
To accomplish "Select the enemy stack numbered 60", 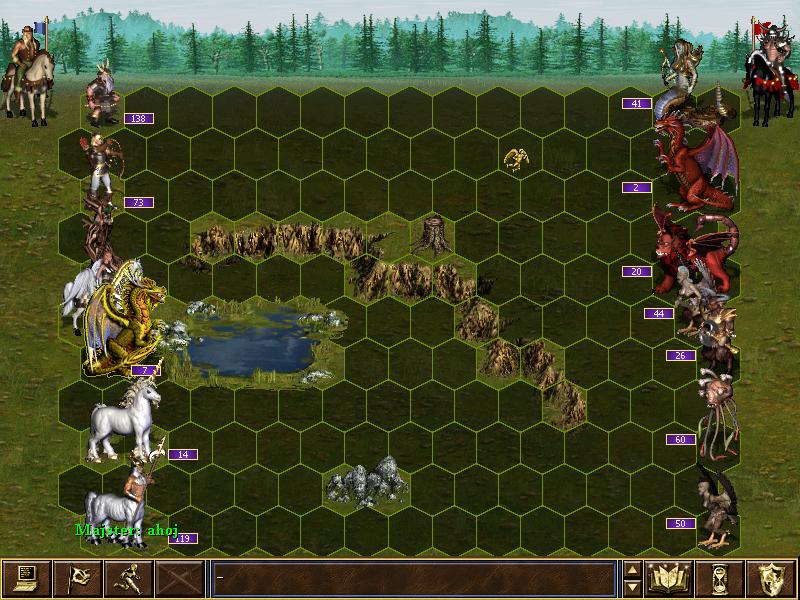I will 714,410.
